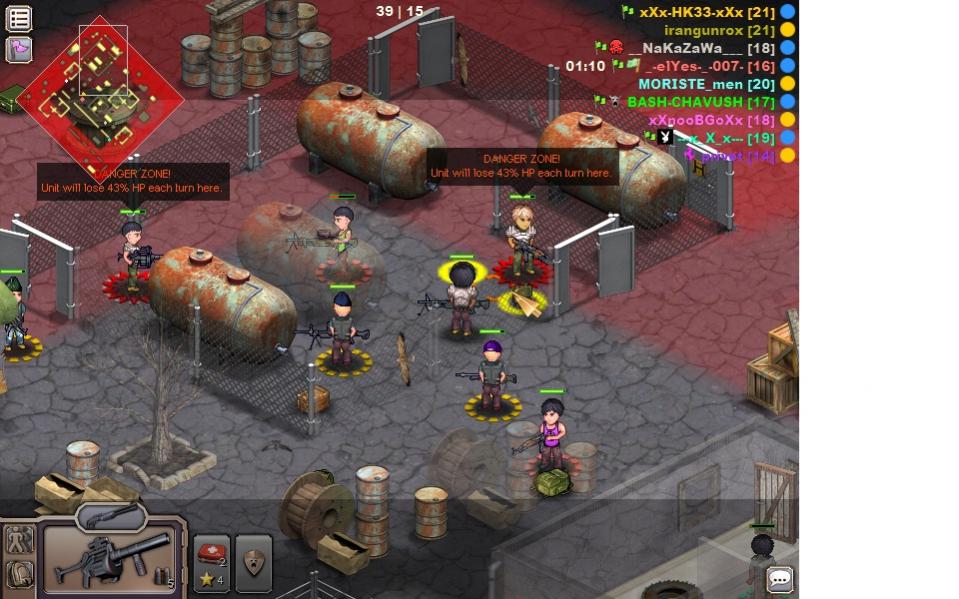Select player xXnooBGoXx in the list
Viewport: 959px width, 599px height.
pyautogui.click(x=711, y=120)
